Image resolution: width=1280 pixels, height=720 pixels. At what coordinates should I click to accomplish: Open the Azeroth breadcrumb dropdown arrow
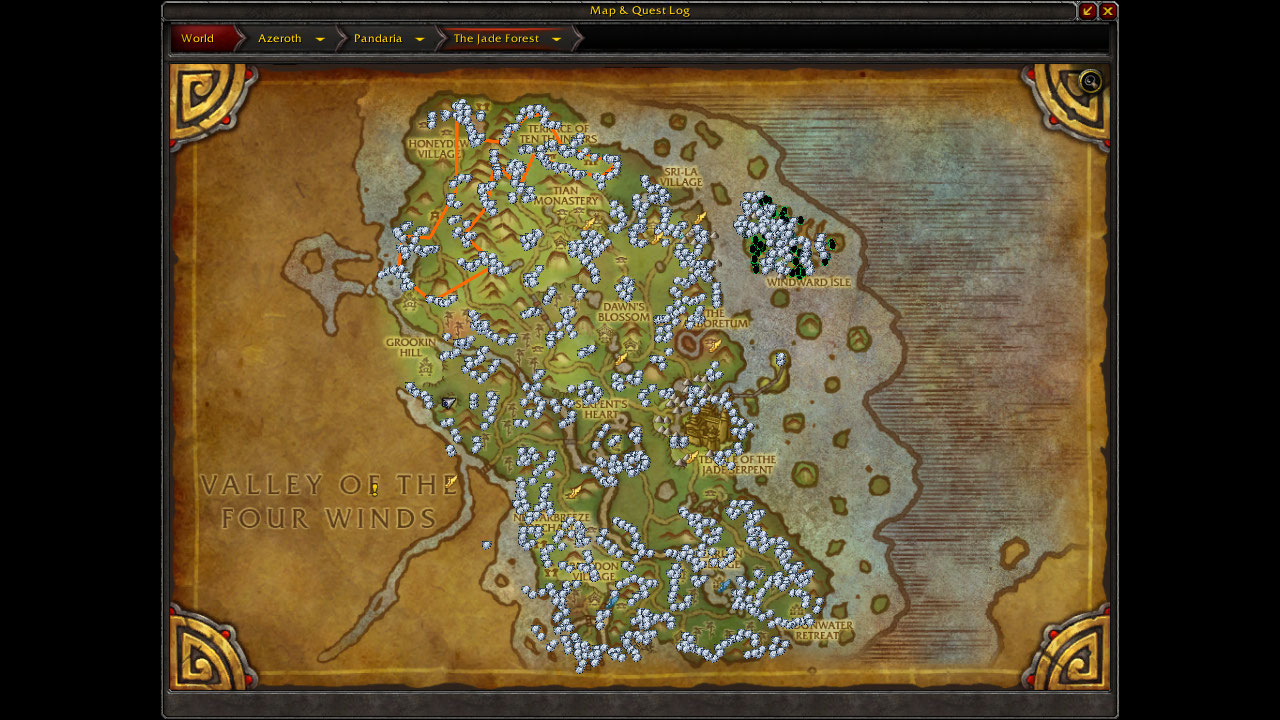tap(320, 38)
